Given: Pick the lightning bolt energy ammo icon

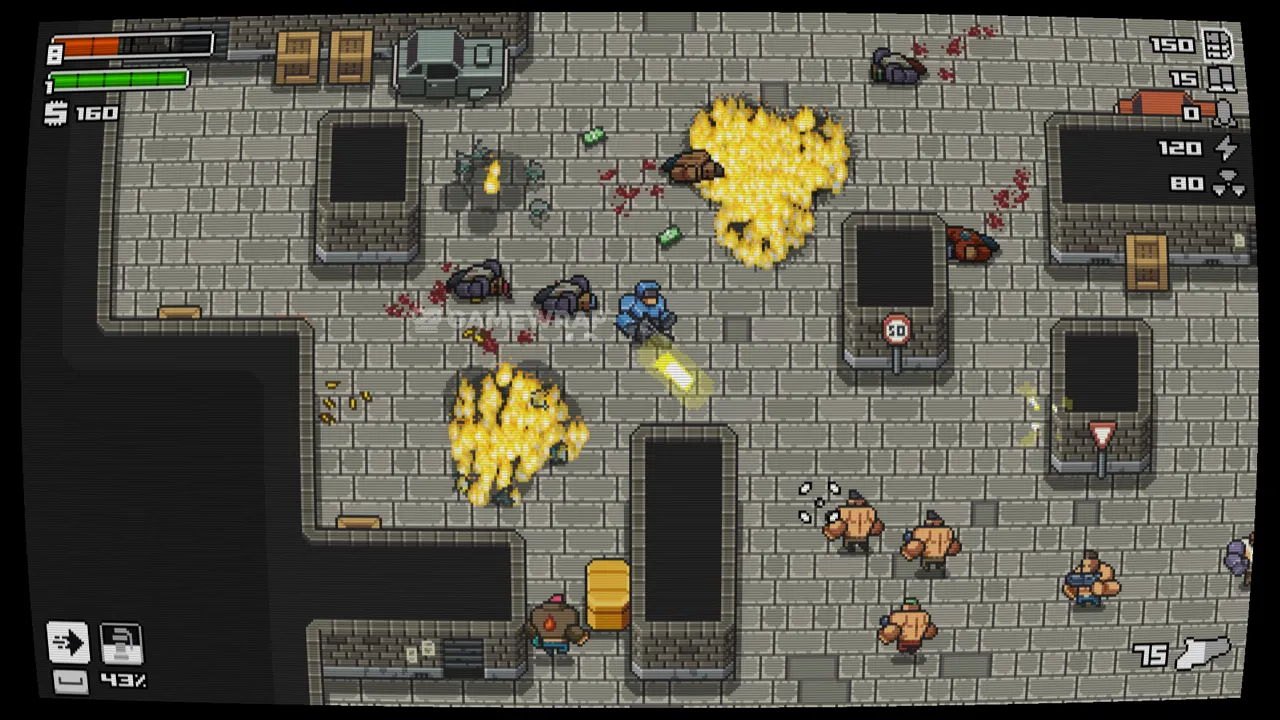Looking at the screenshot, I should click(1225, 148).
